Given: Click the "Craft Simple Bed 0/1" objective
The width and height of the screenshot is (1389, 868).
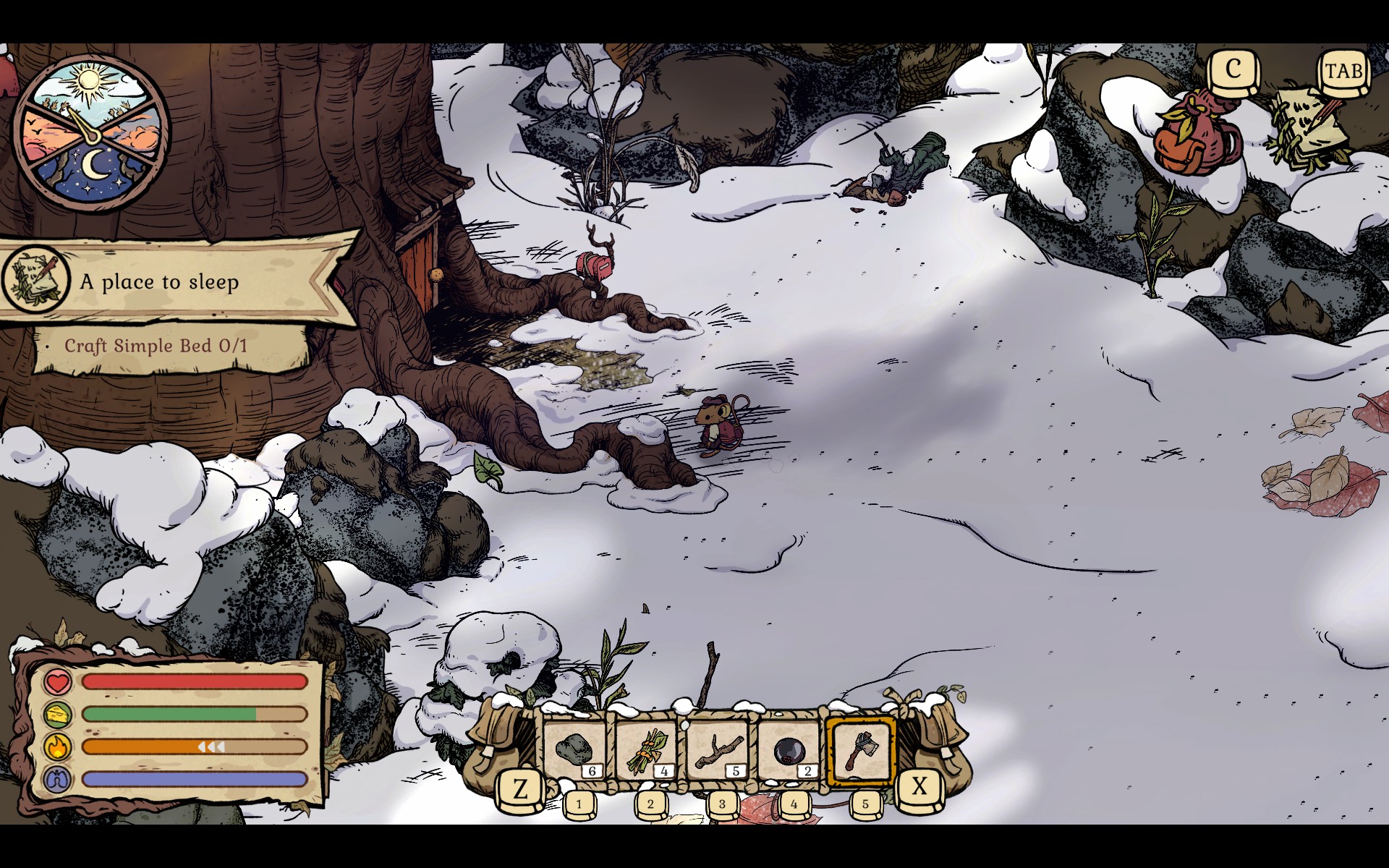Looking at the screenshot, I should [156, 346].
